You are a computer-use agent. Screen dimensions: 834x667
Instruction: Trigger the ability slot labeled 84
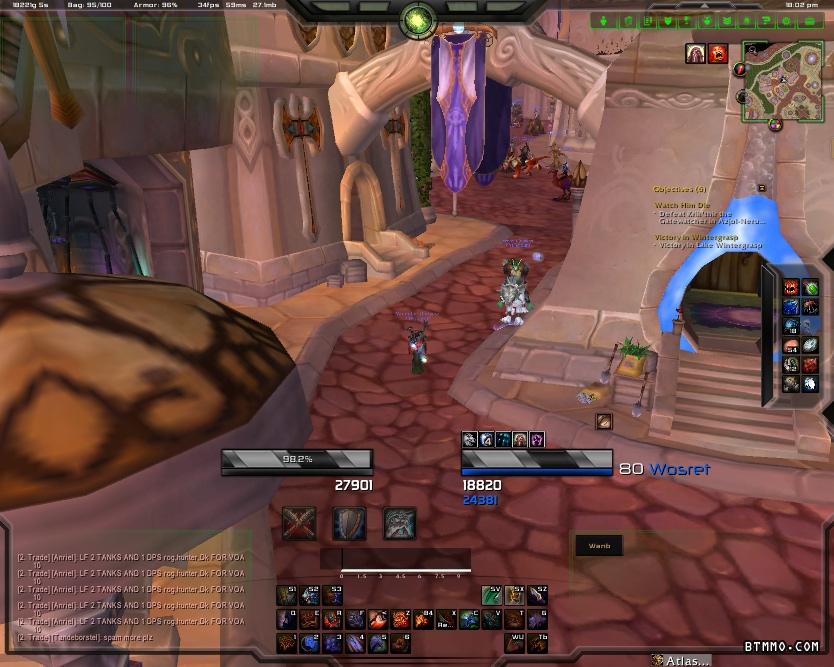point(423,619)
